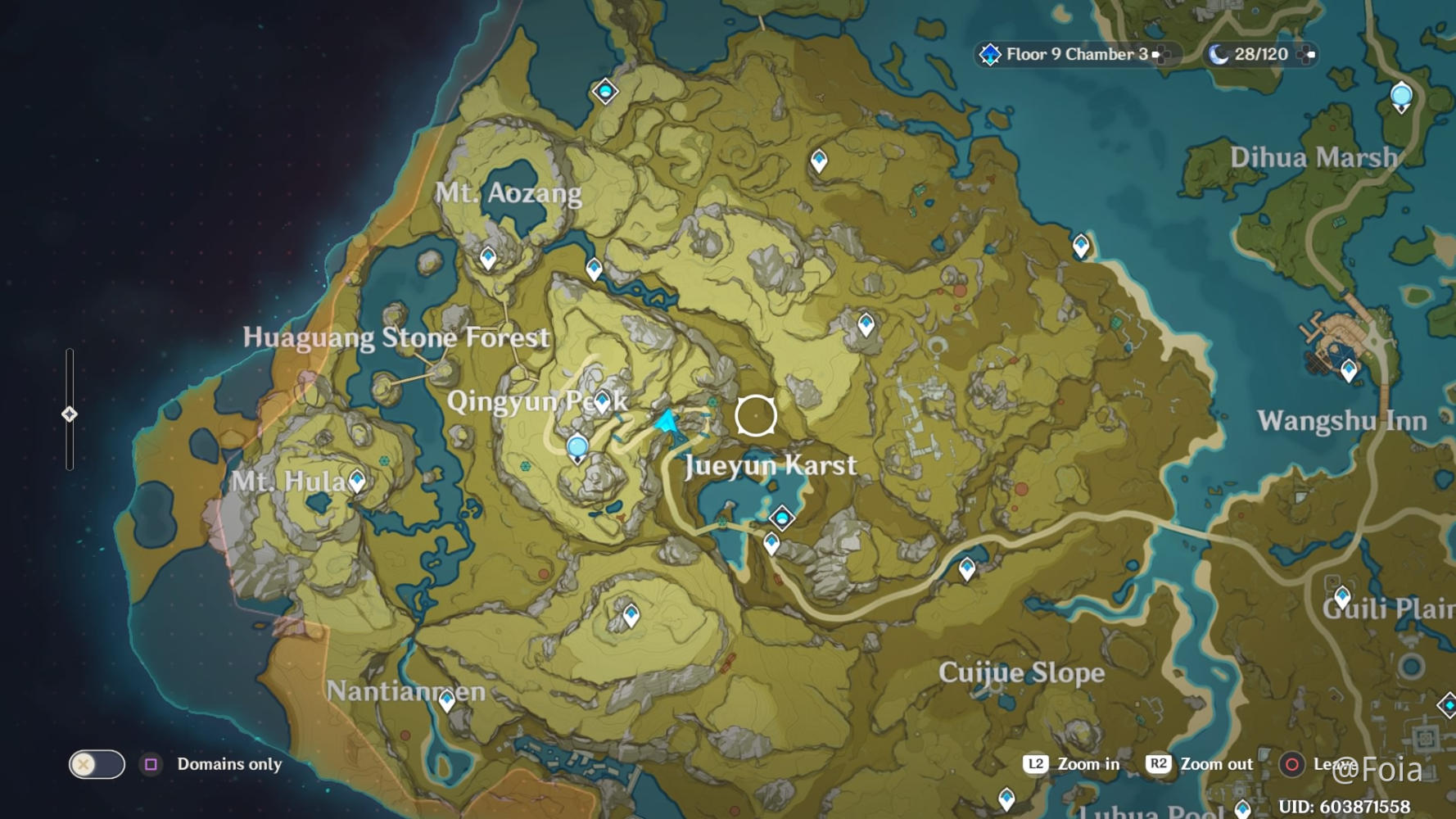Image resolution: width=1456 pixels, height=819 pixels.
Task: Click the white circle pin near Jueyun Karst
Action: pyautogui.click(x=756, y=417)
